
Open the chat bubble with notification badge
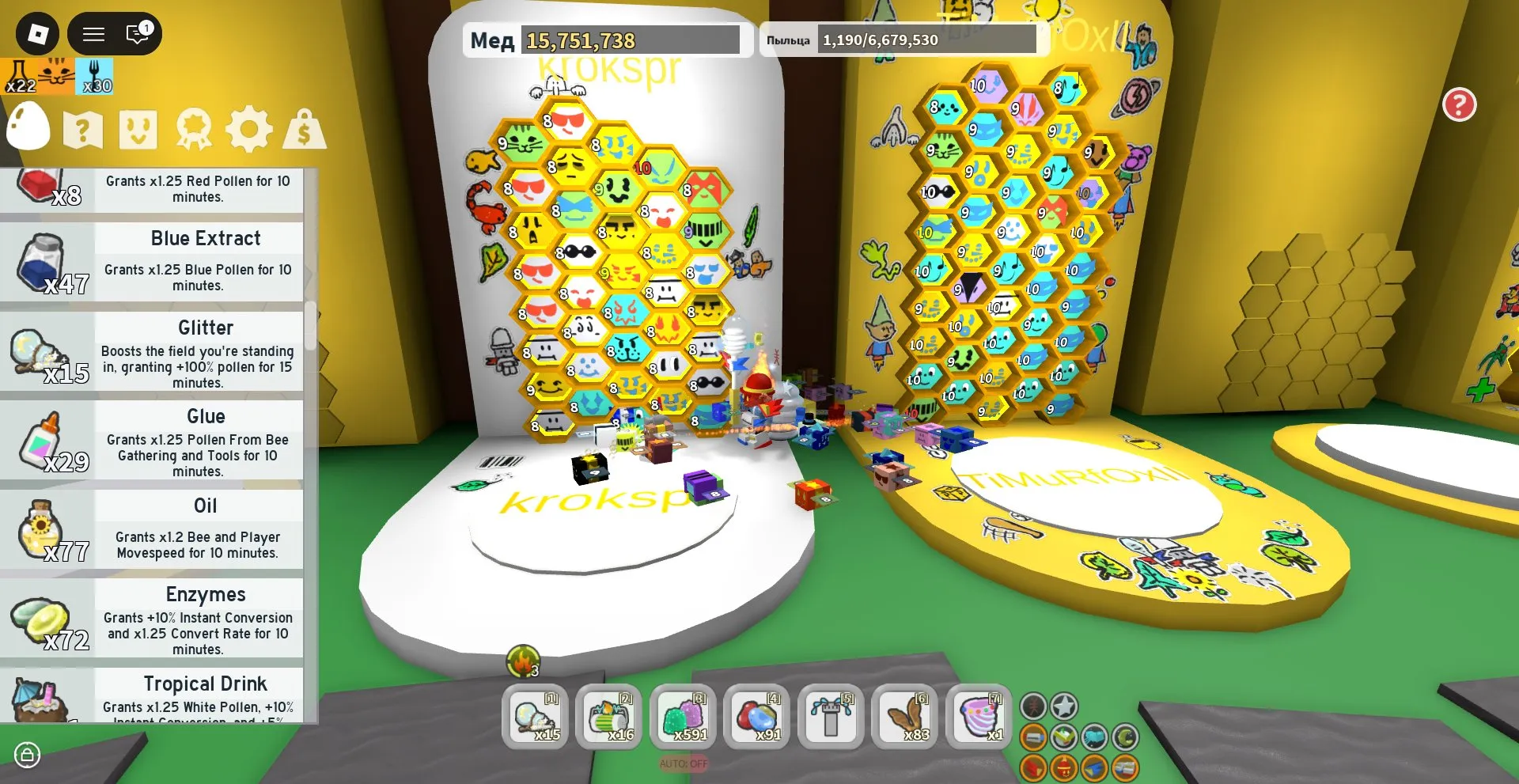tap(136, 34)
